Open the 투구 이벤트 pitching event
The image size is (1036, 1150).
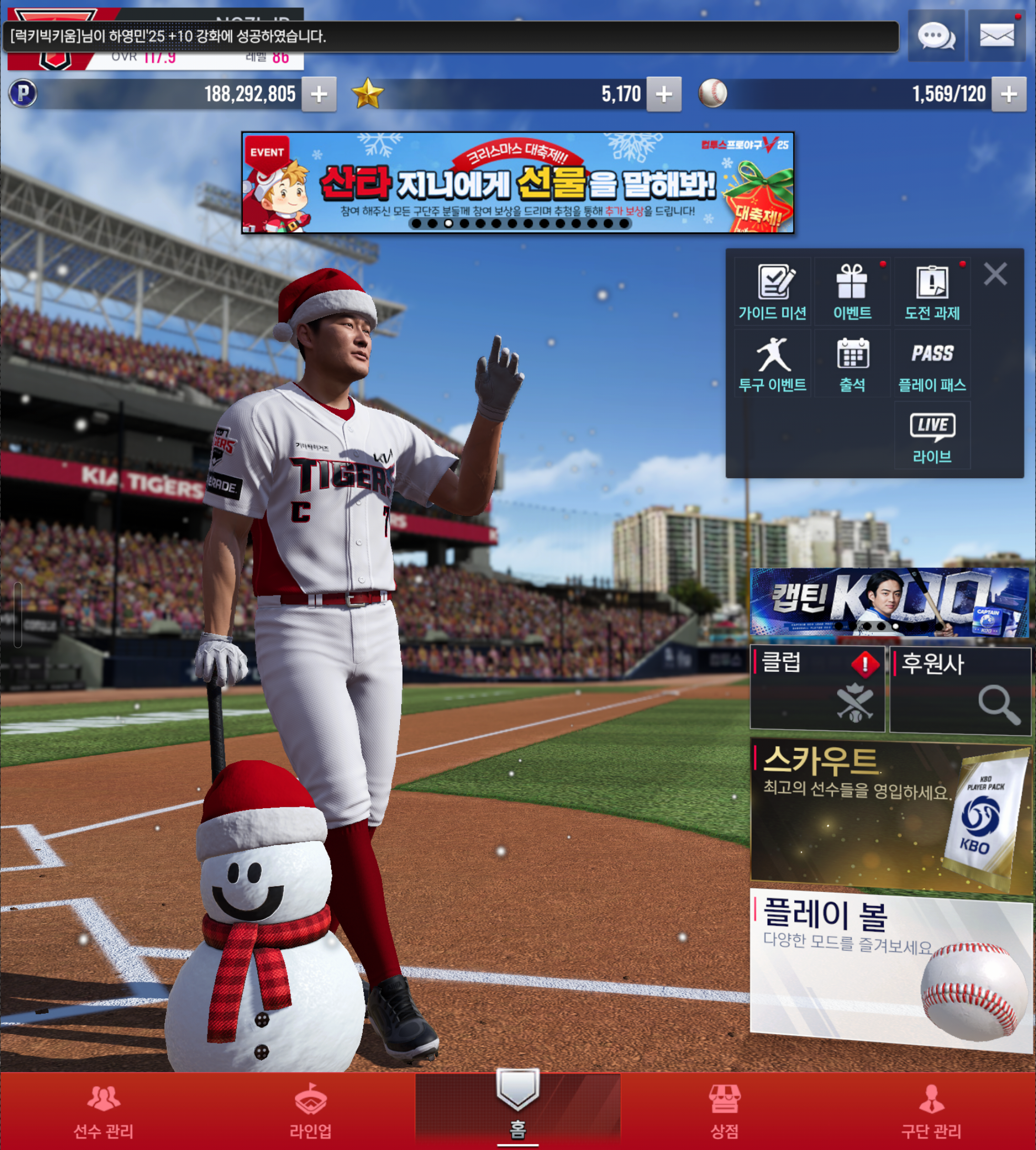(772, 364)
